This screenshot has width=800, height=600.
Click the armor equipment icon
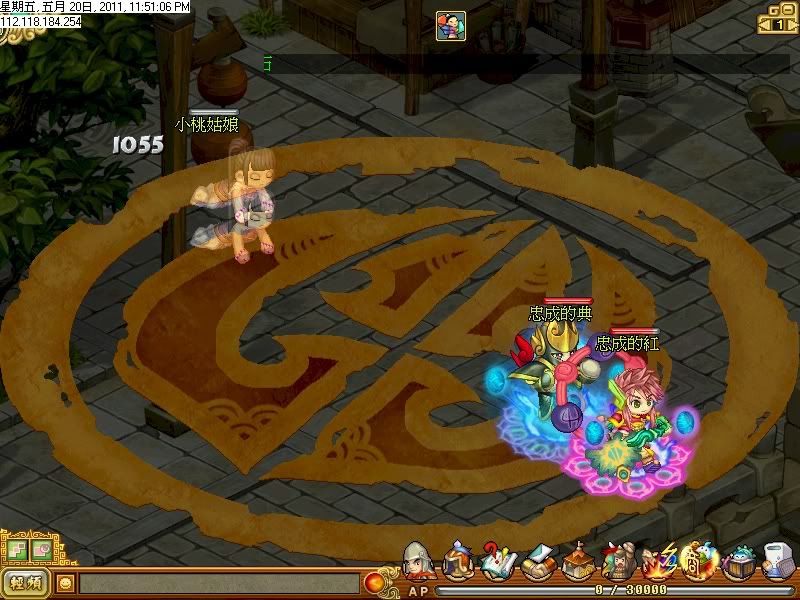pyautogui.click(x=458, y=564)
